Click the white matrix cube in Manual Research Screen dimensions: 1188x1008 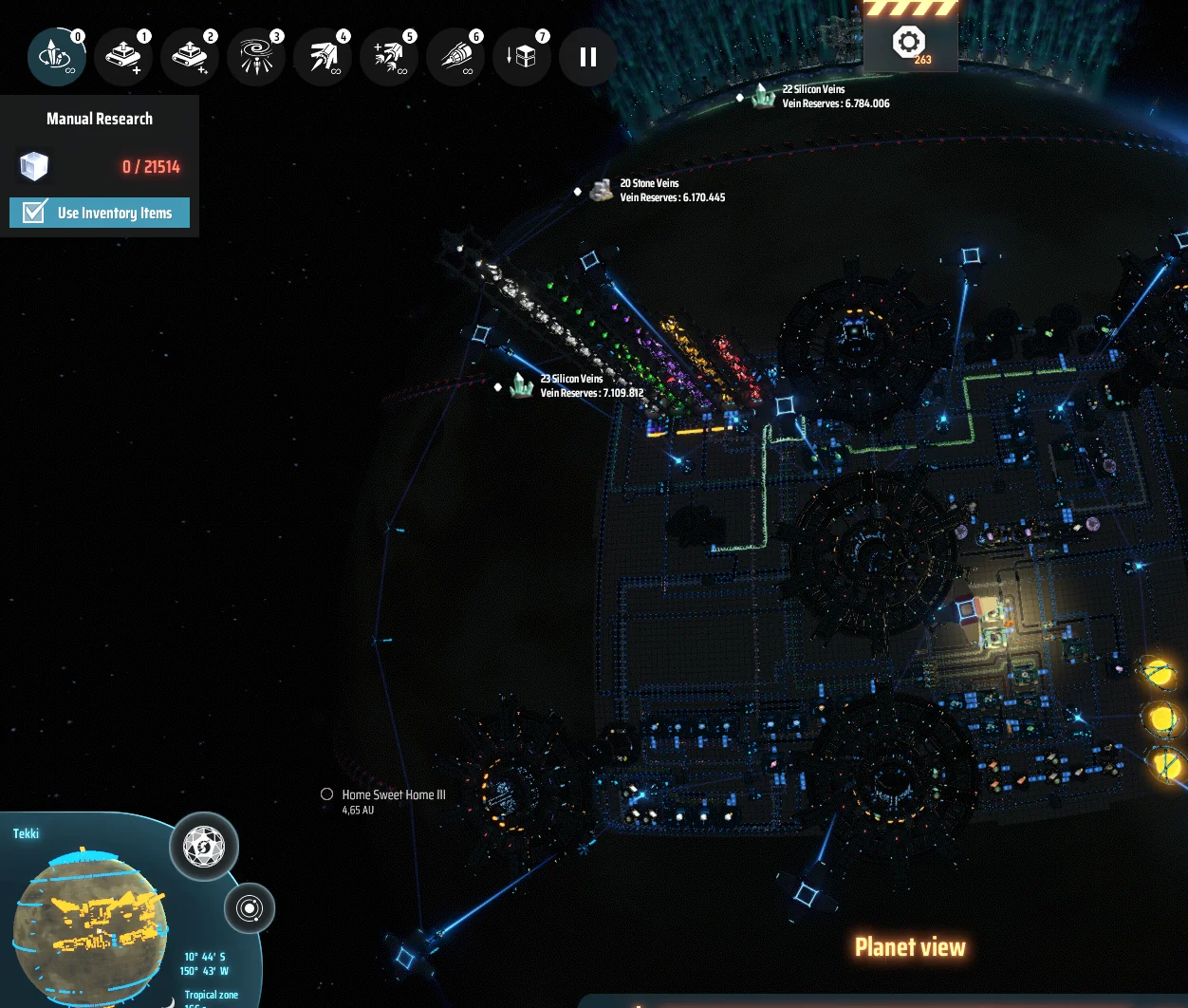(x=34, y=167)
